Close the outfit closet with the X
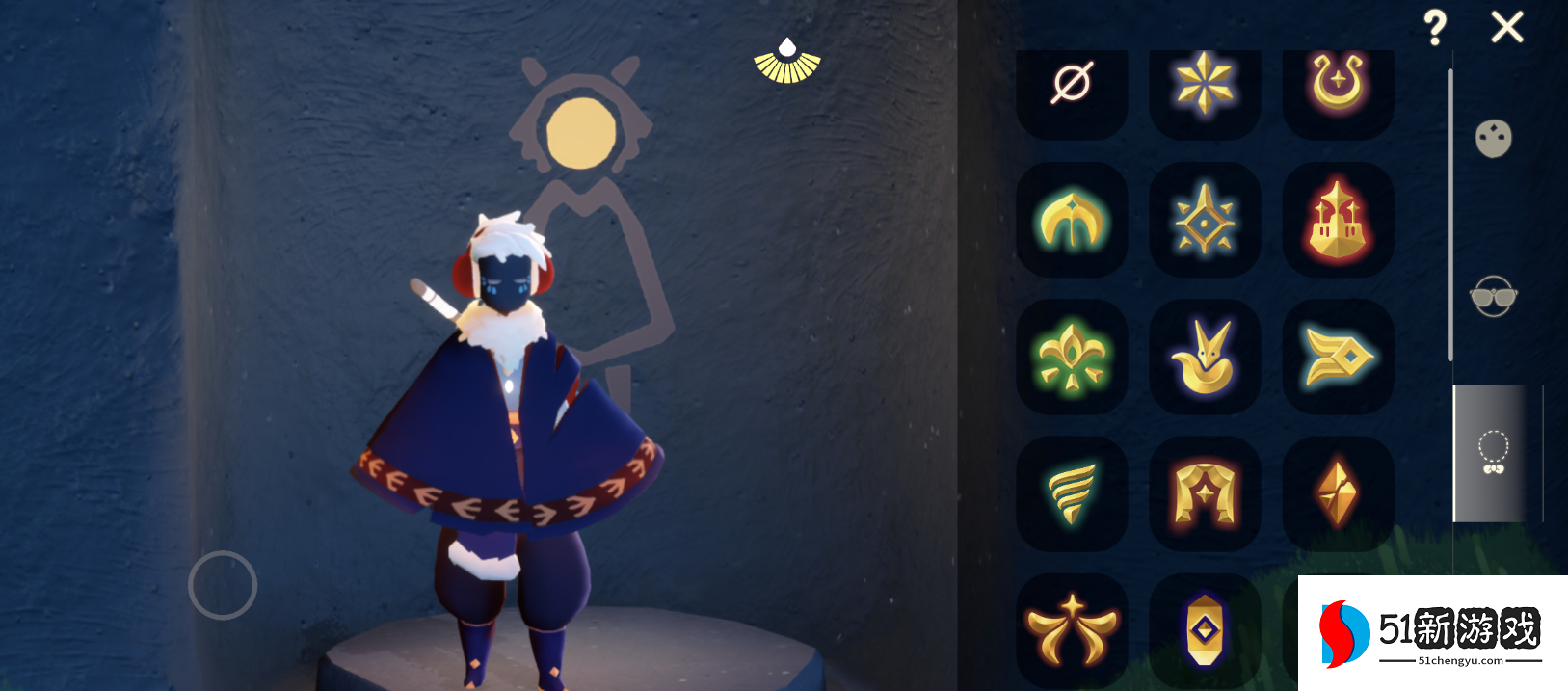Image resolution: width=1568 pixels, height=691 pixels. [1507, 27]
